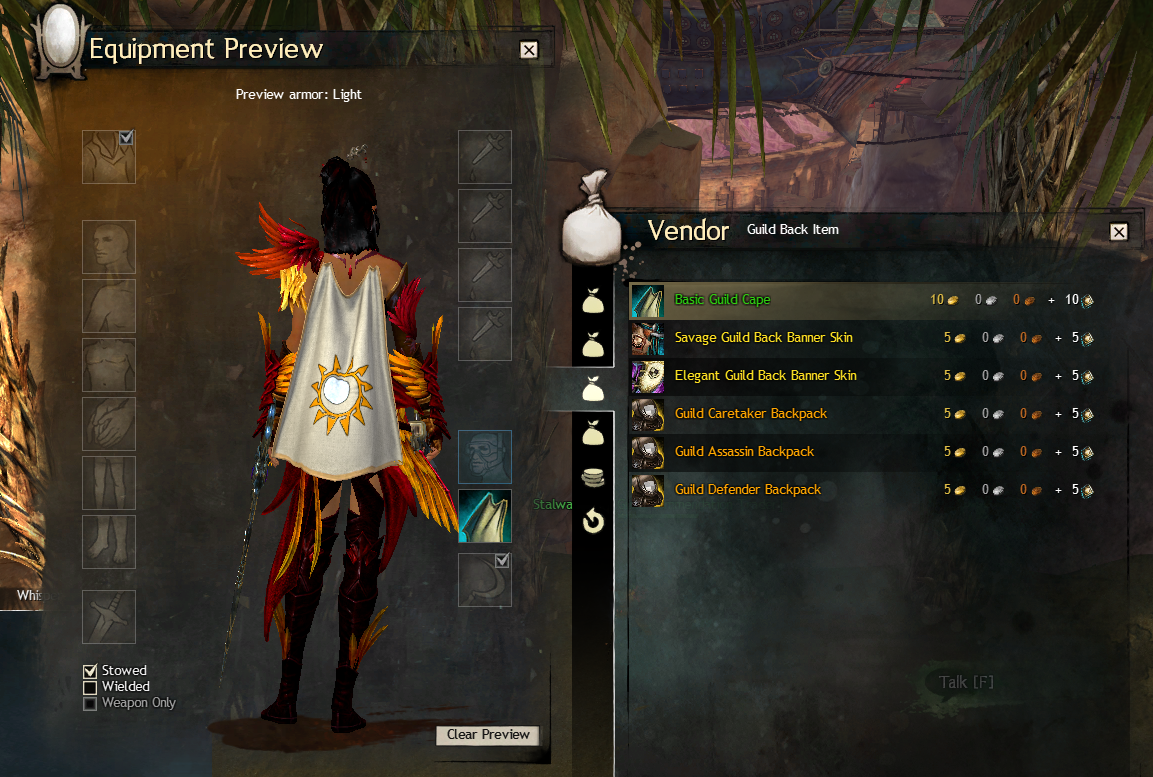Close the Vendor window
Viewport: 1153px width, 777px height.
tap(1119, 232)
